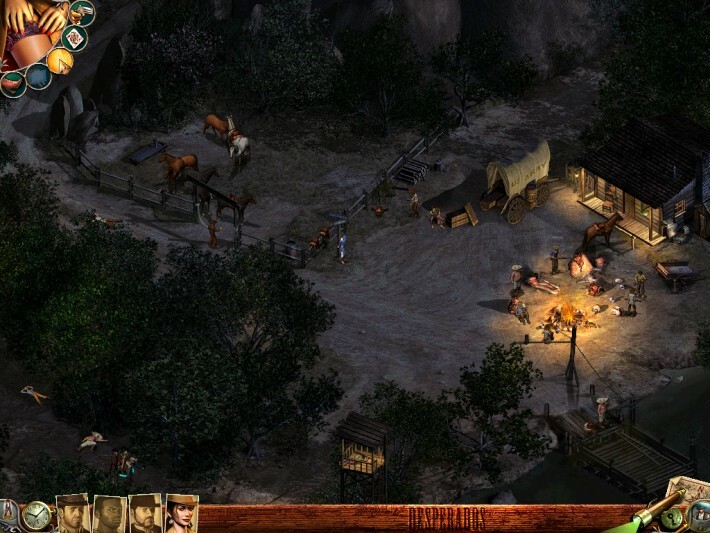The image size is (710, 533).
Task: Pick the blue ability circle icon
Action: click(37, 76)
